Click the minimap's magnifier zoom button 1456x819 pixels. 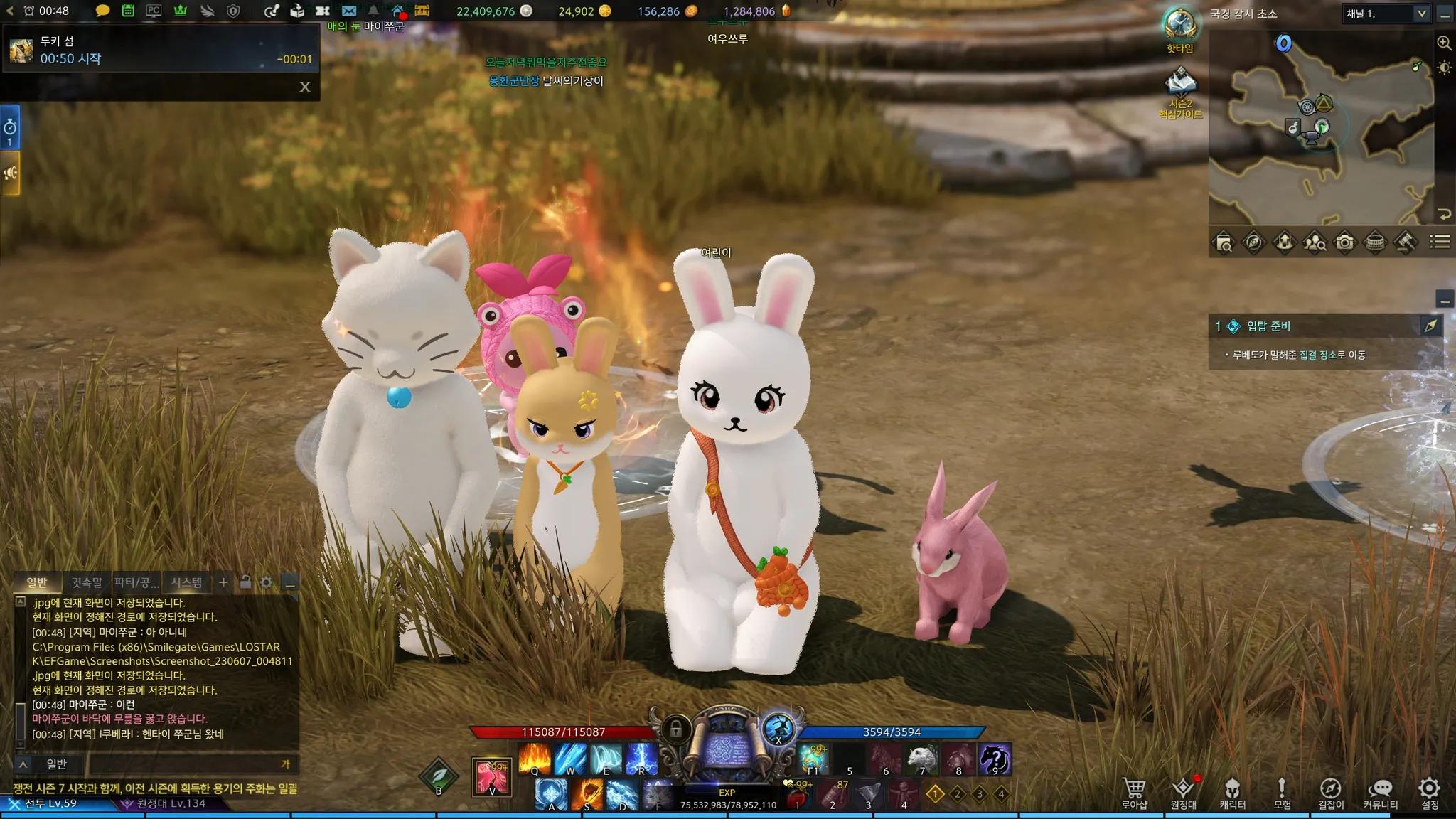(1444, 43)
